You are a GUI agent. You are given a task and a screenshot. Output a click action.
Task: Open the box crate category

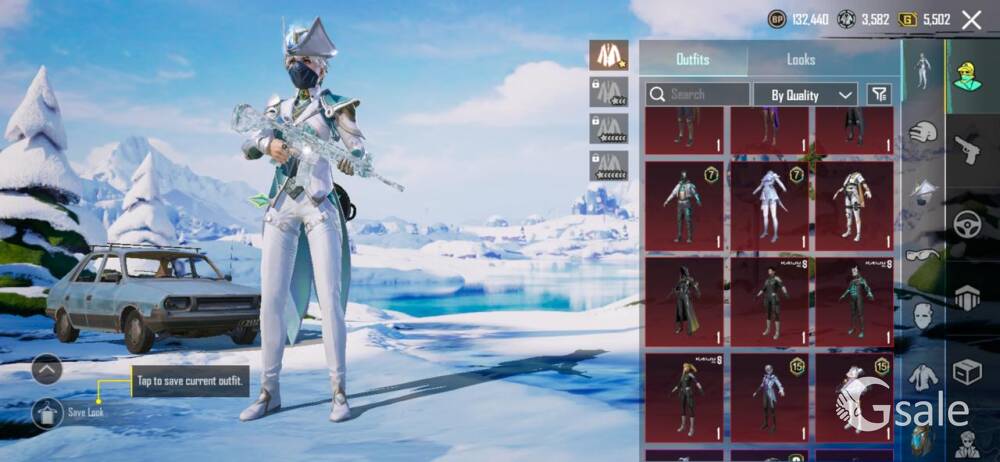coord(967,372)
